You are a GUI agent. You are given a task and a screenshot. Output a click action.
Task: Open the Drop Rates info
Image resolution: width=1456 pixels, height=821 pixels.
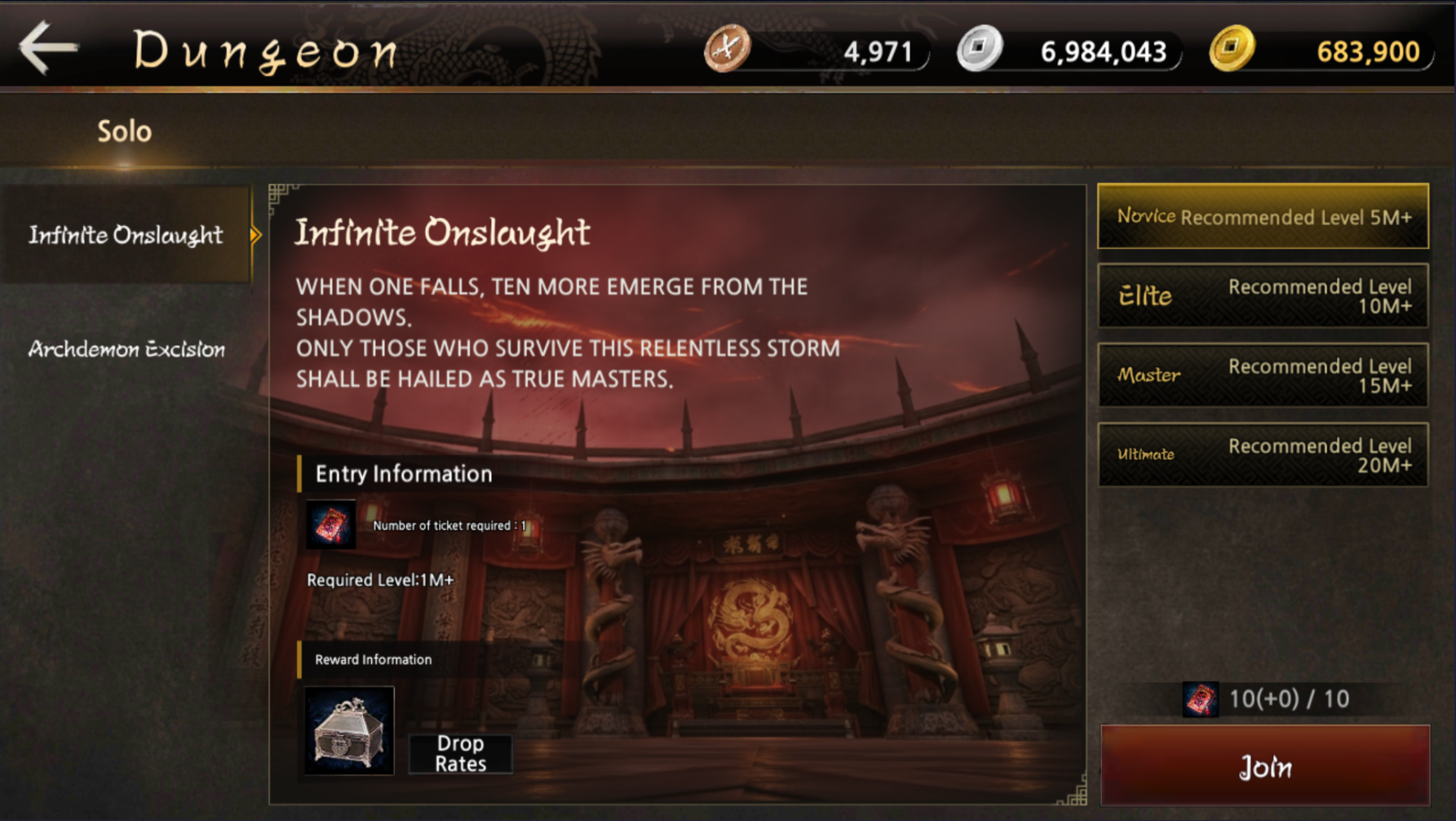pyautogui.click(x=460, y=753)
